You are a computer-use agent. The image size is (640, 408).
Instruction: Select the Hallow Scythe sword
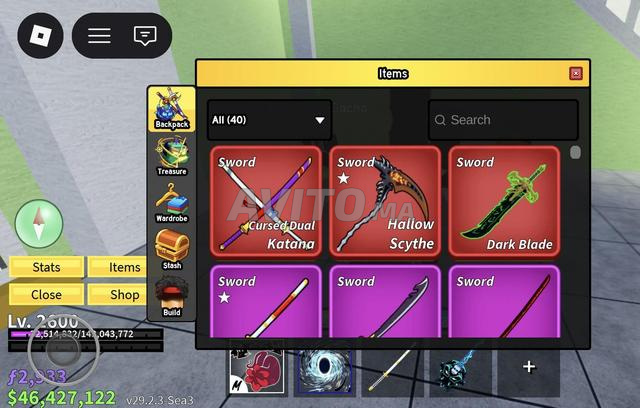pos(384,202)
